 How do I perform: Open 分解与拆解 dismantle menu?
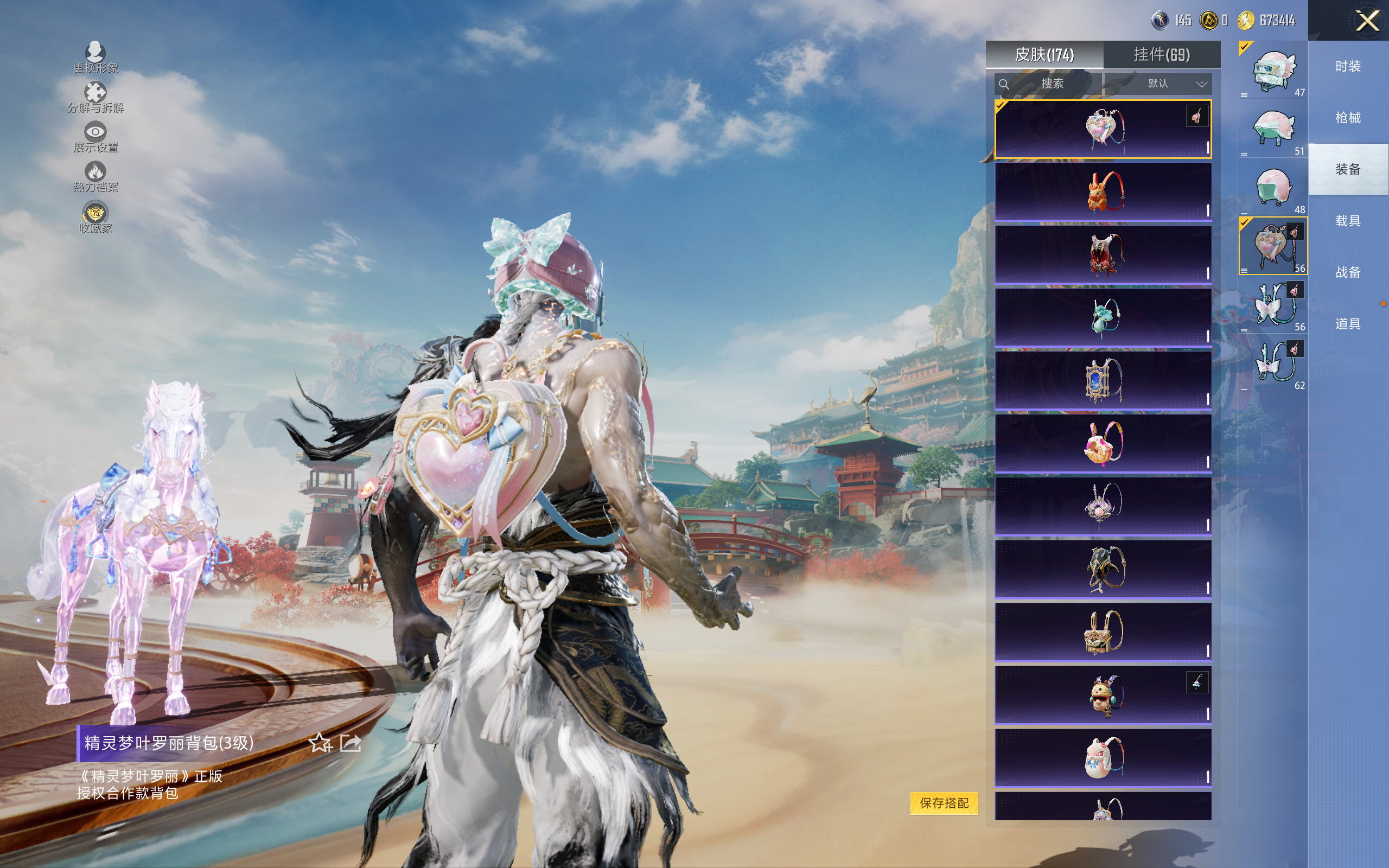[x=95, y=97]
